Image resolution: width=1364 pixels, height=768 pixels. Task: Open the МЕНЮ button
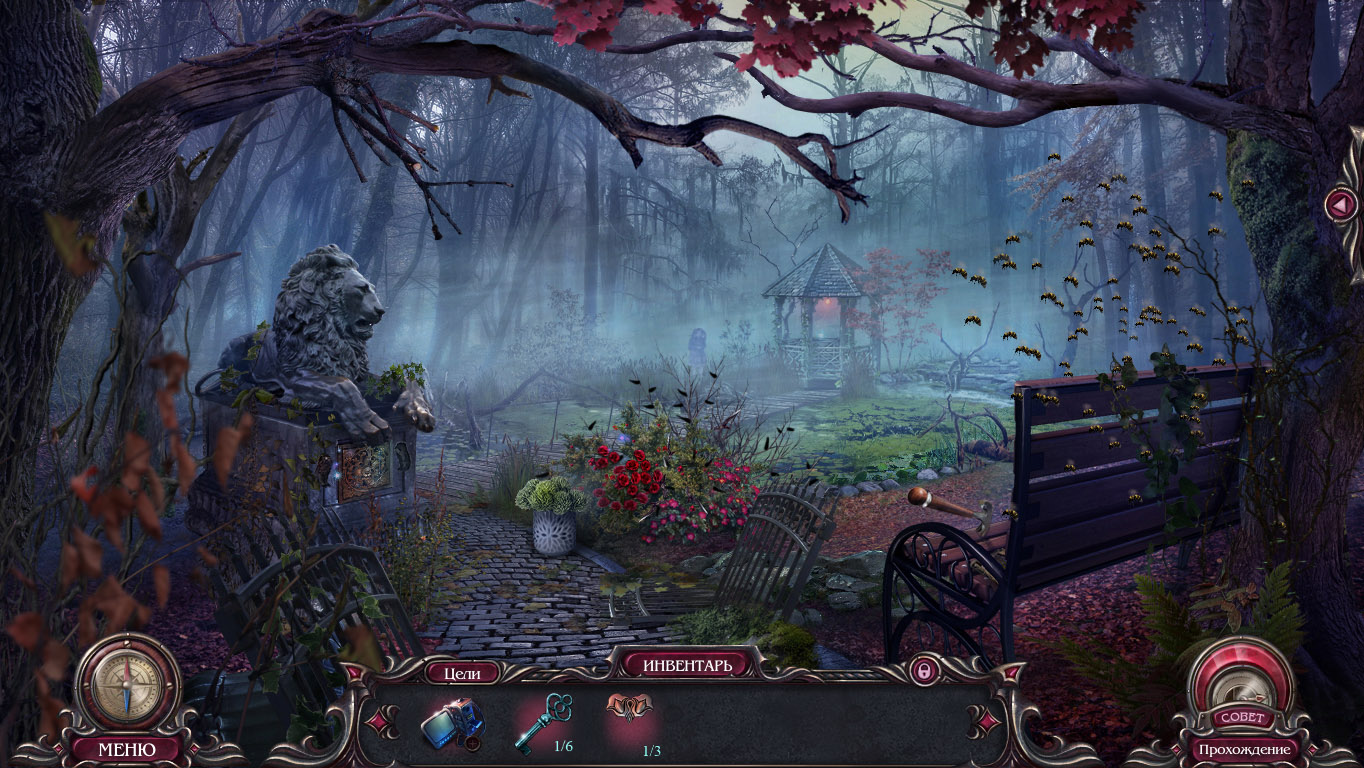pyautogui.click(x=126, y=748)
